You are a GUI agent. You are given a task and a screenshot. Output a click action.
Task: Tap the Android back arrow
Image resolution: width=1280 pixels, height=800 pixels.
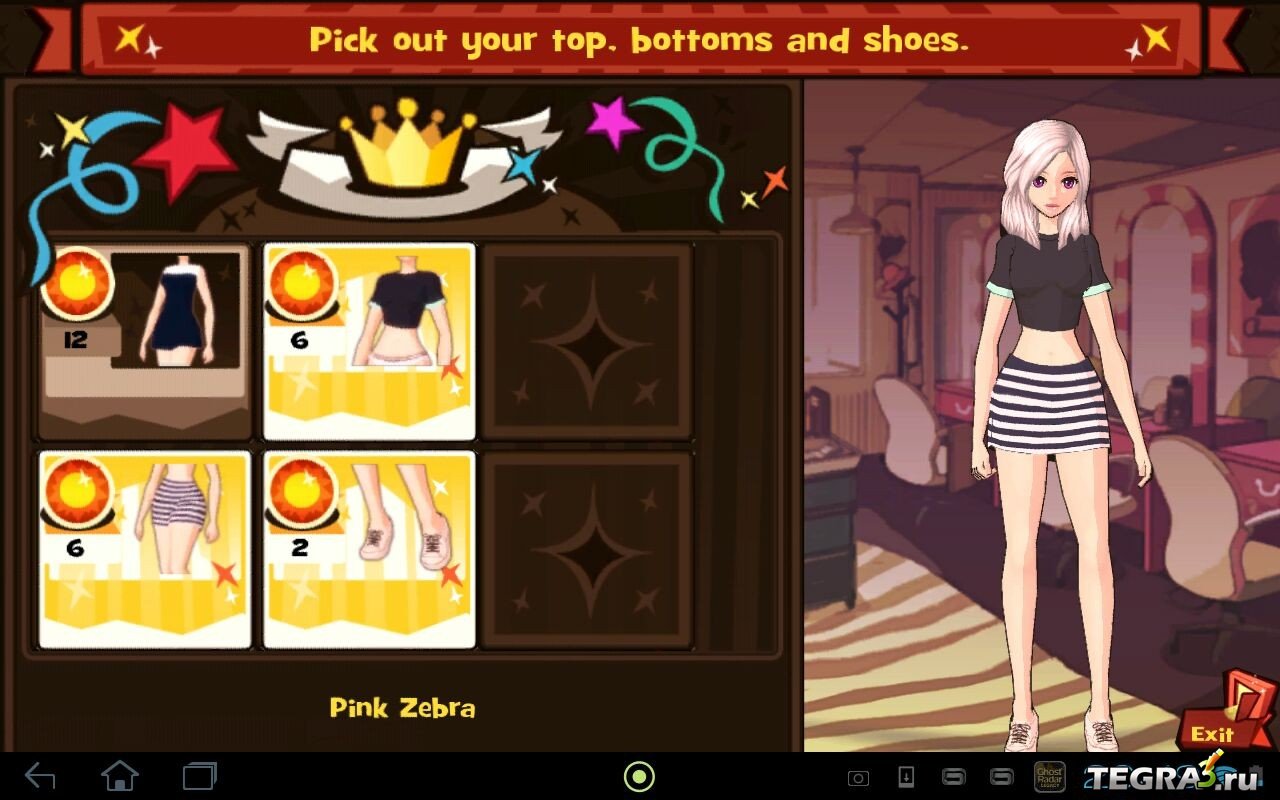coord(41,776)
